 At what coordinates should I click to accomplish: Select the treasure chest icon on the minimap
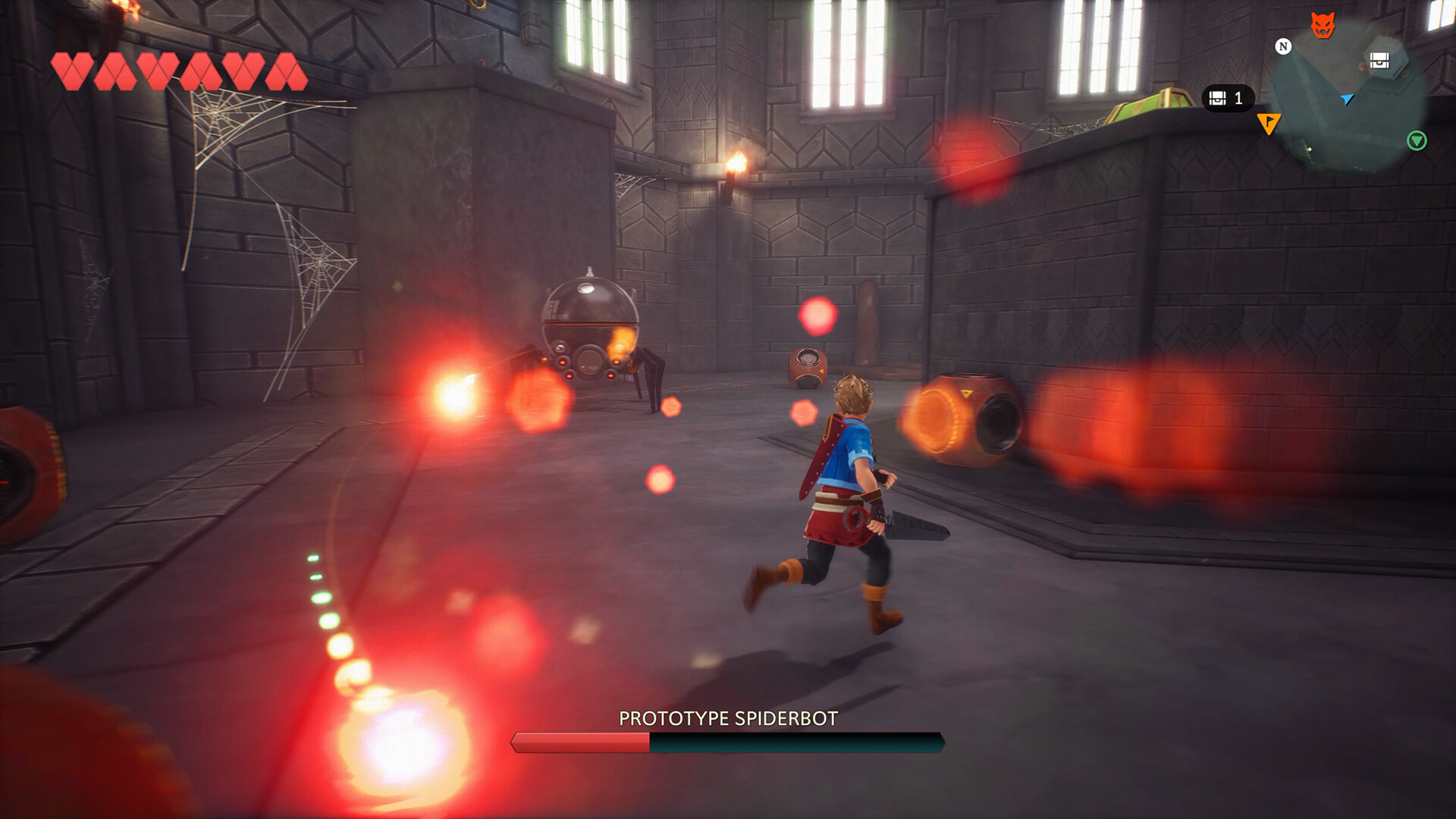pyautogui.click(x=1379, y=60)
